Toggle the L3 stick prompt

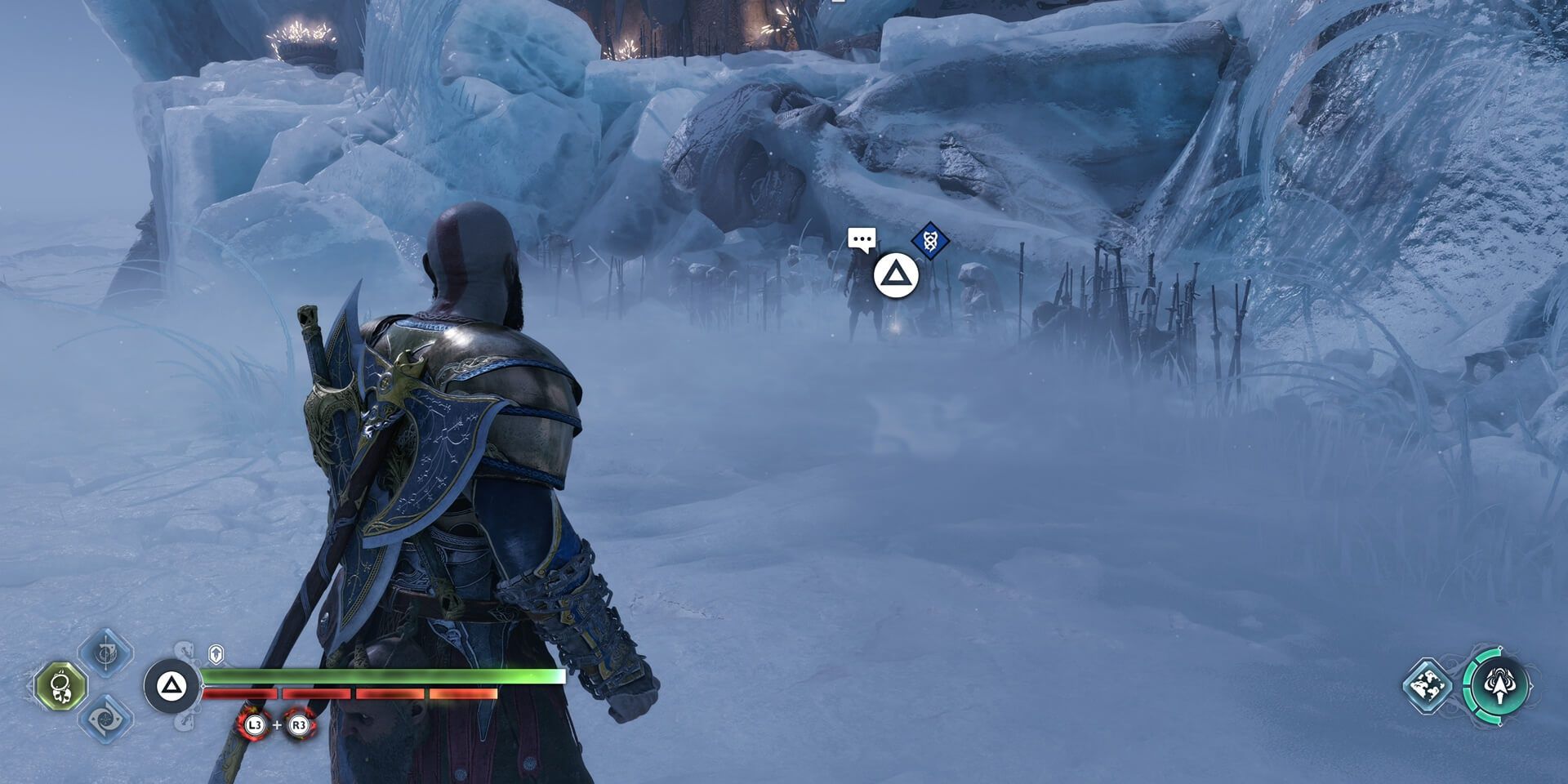(x=255, y=726)
